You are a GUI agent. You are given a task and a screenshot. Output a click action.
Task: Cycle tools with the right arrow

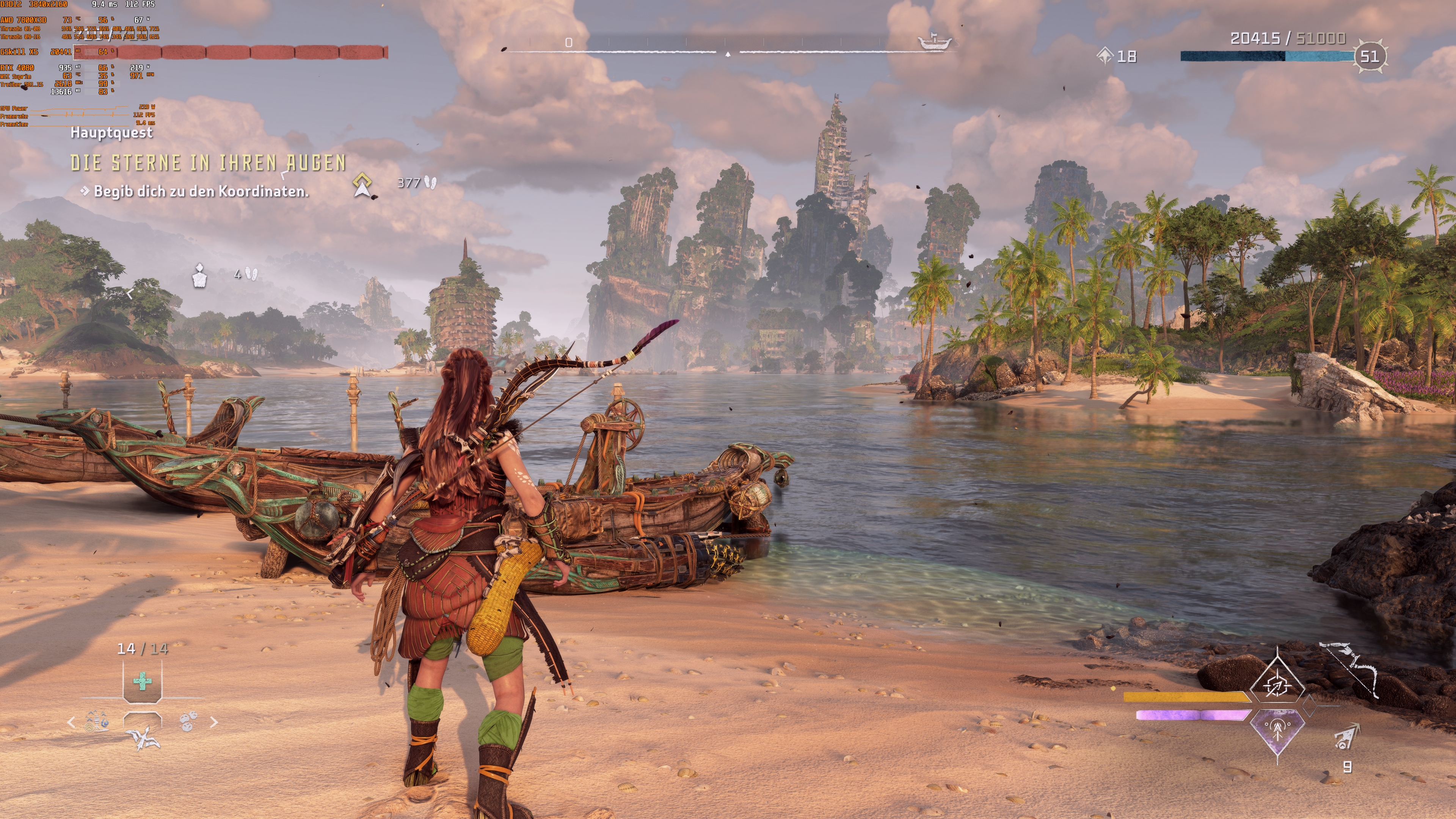click(213, 722)
